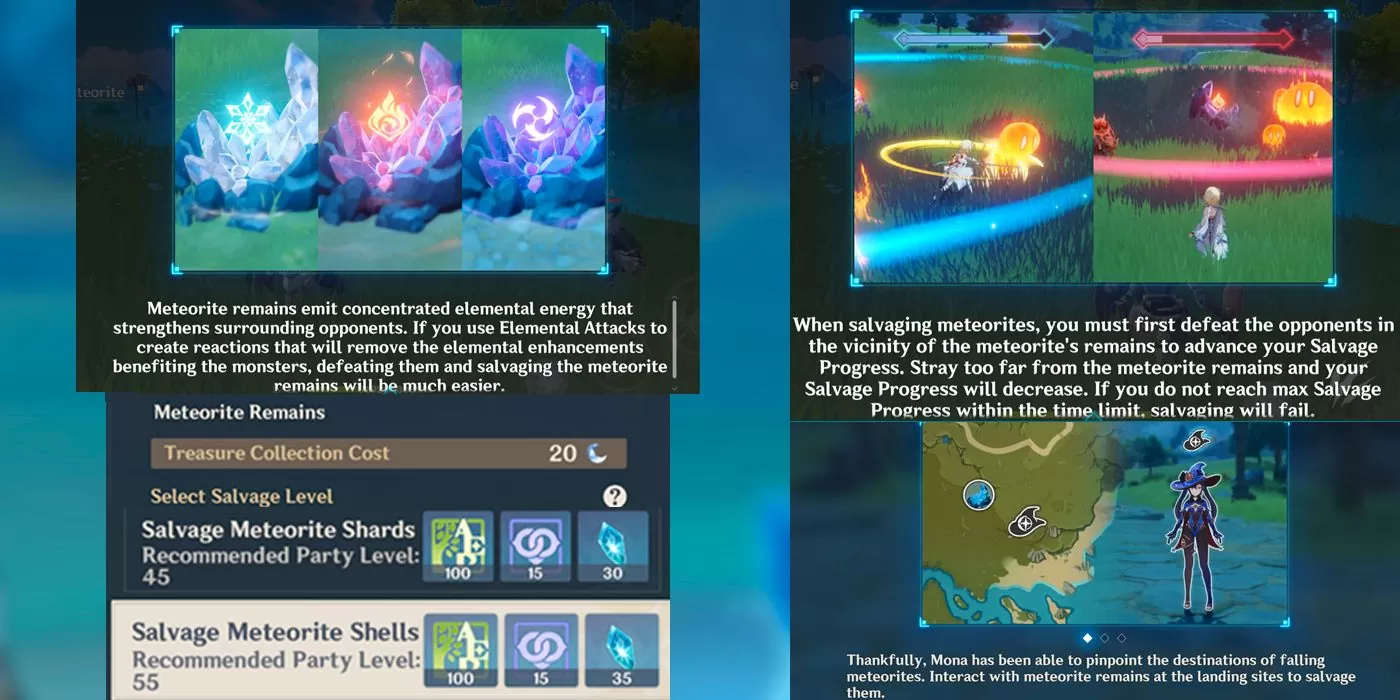Select the Salvage Meteorite Shards level
The height and width of the screenshot is (700, 1400).
278,550
